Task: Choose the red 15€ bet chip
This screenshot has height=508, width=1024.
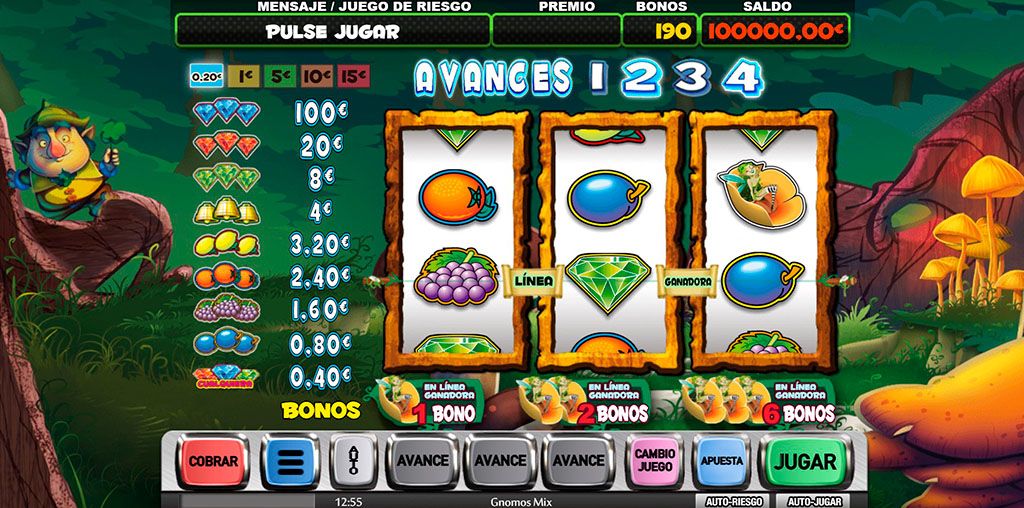Action: (353, 76)
